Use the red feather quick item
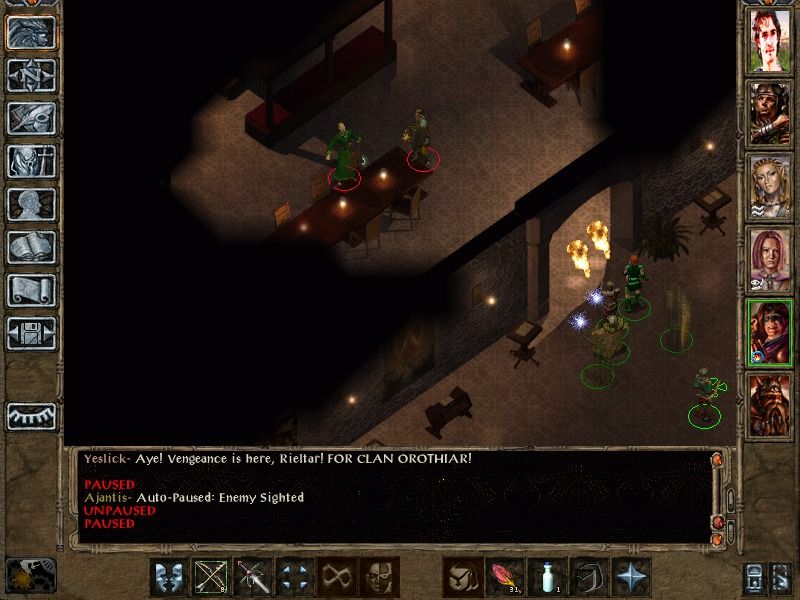Viewport: 800px width, 600px height. (505, 576)
